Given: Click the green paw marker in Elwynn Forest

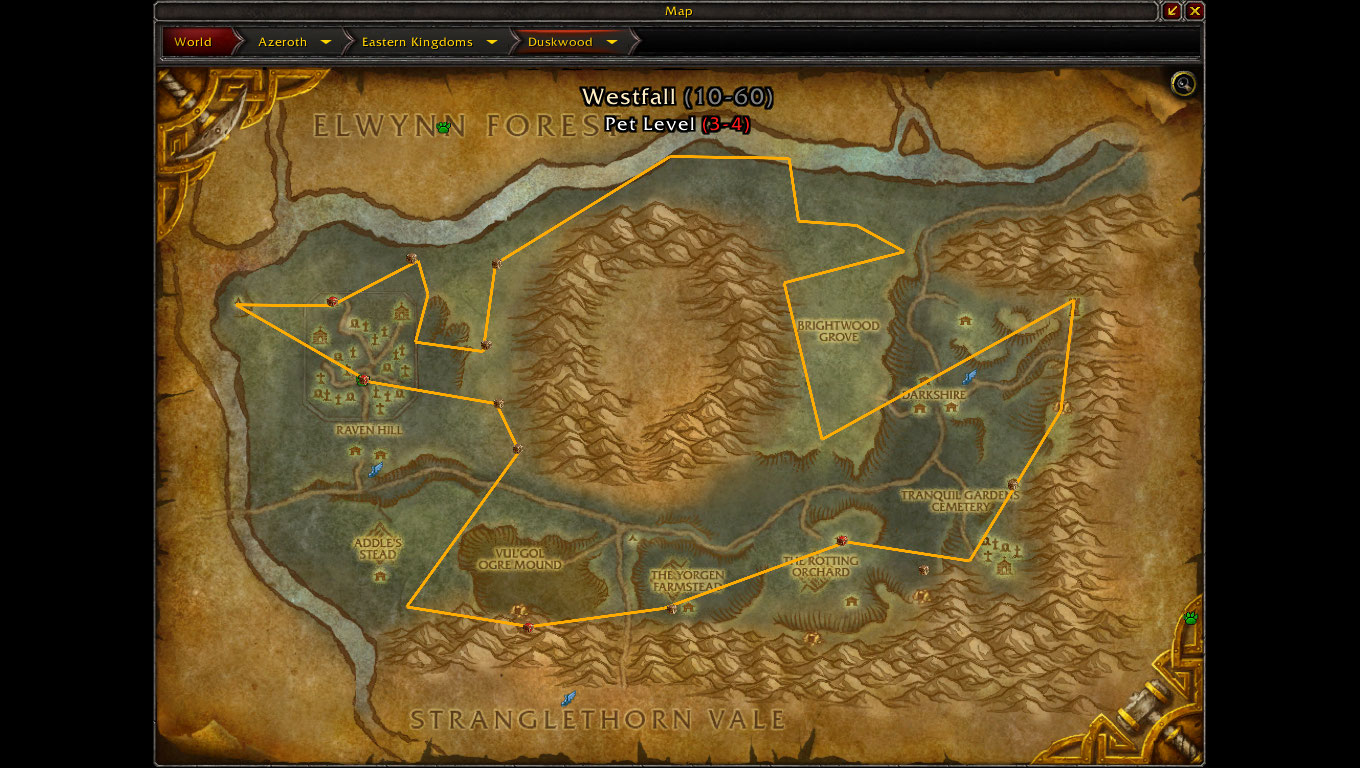Looking at the screenshot, I should [x=443, y=127].
